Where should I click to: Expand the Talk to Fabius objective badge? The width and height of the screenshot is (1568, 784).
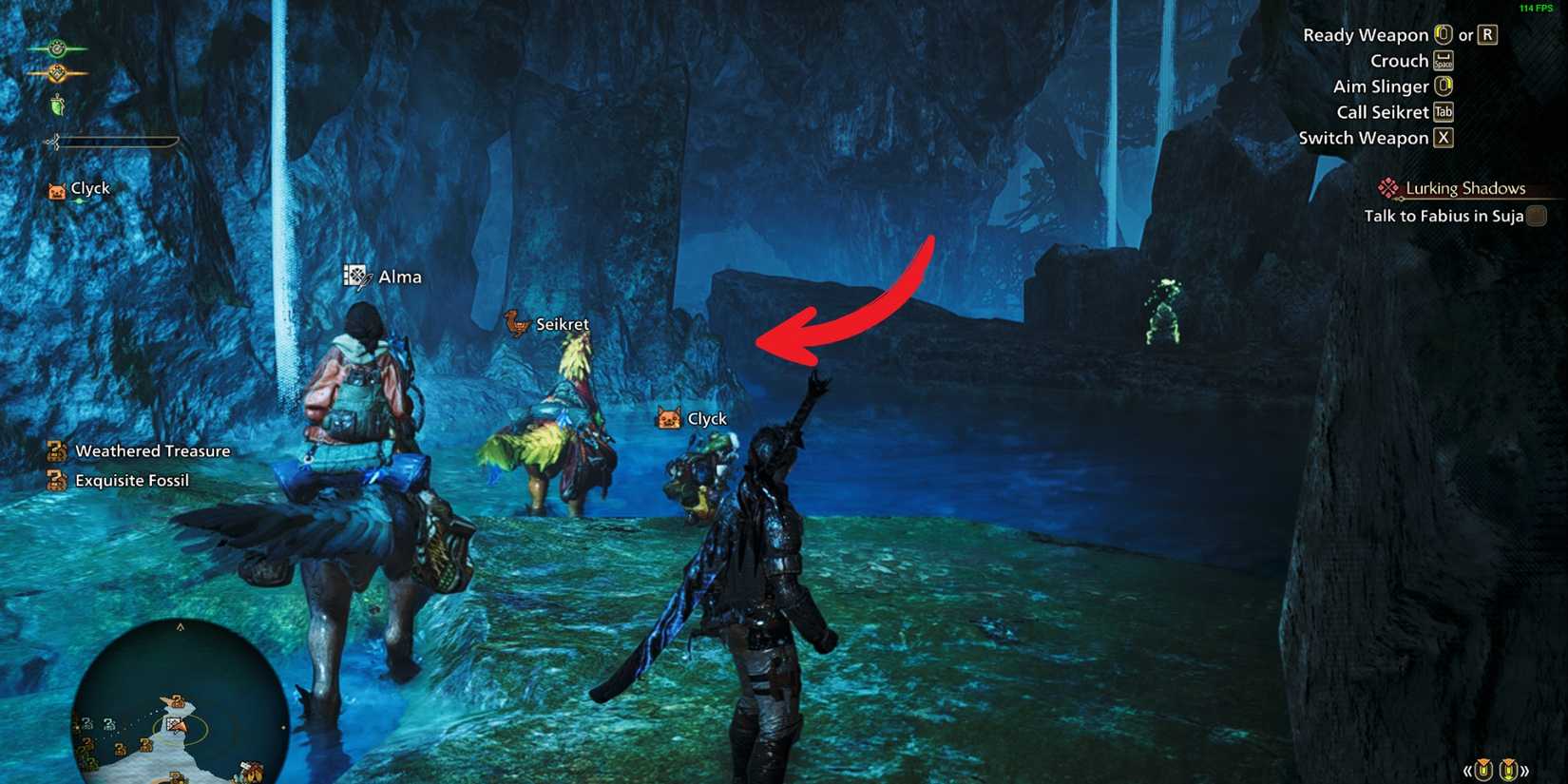(x=1538, y=215)
